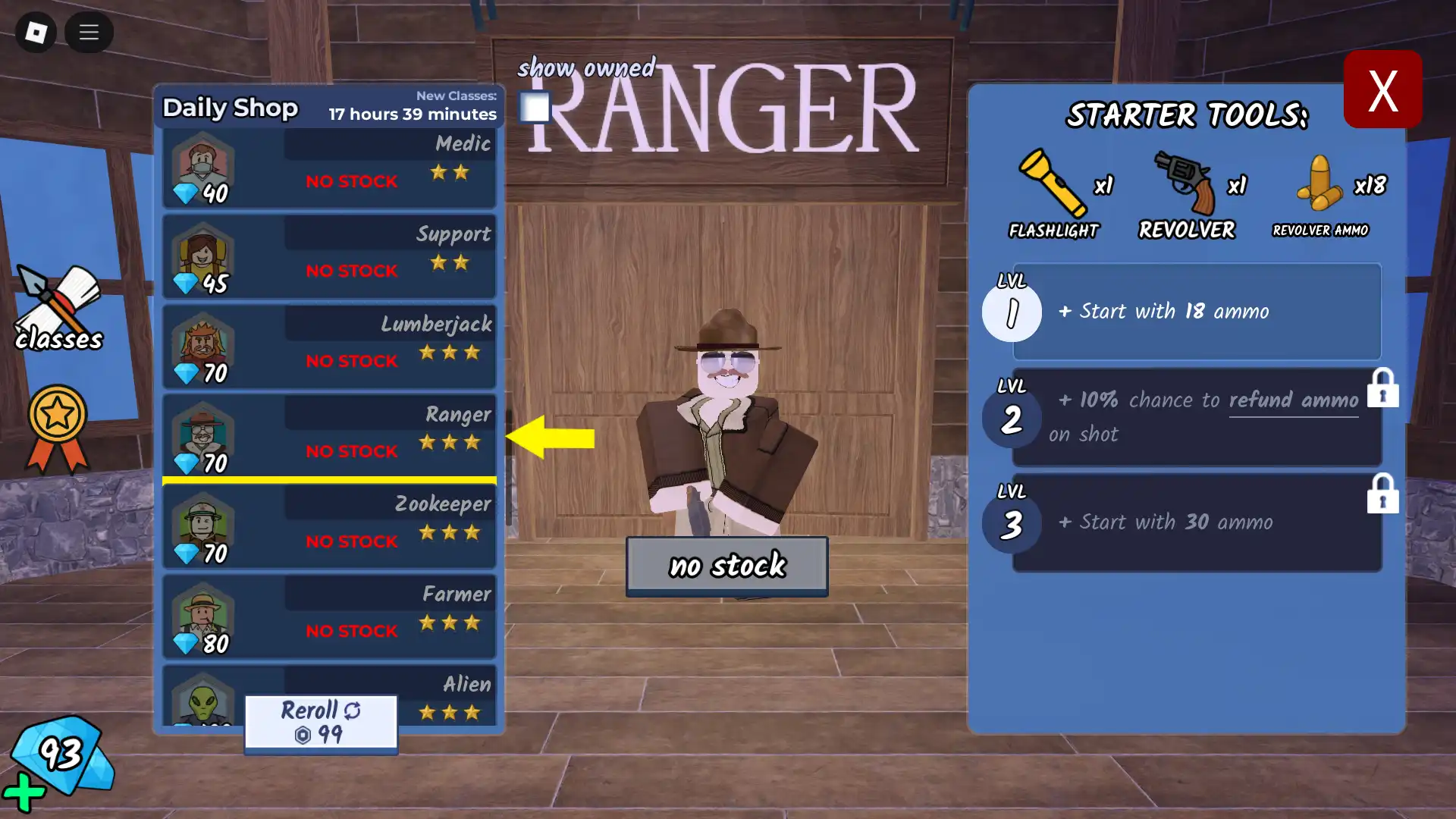Select the Medic class portrait
The image size is (1456, 819).
(202, 166)
